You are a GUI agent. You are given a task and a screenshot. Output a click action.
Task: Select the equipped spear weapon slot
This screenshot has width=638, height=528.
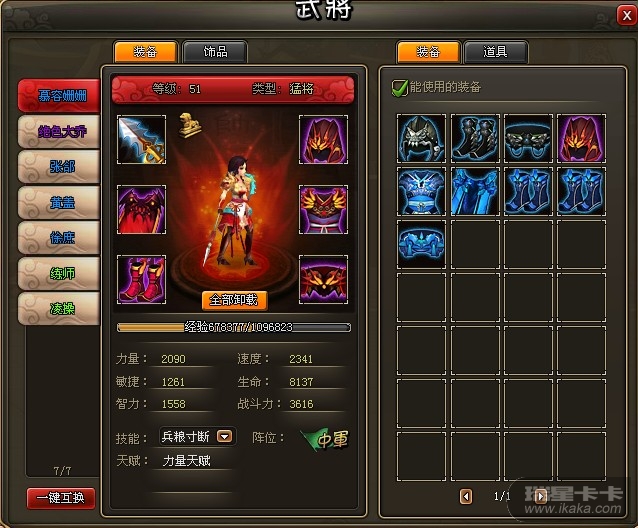(142, 140)
